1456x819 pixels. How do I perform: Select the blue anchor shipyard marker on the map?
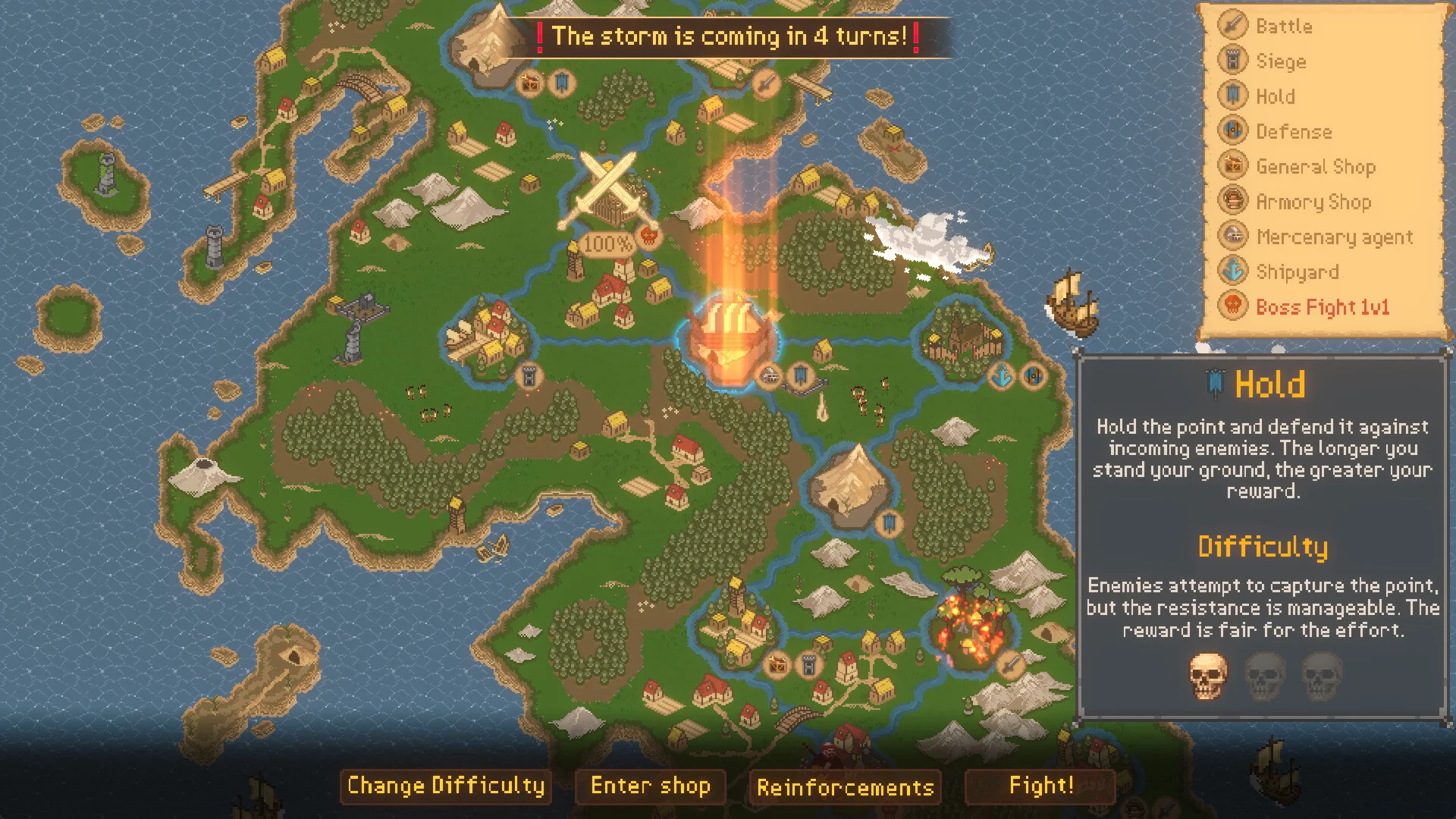click(1003, 375)
